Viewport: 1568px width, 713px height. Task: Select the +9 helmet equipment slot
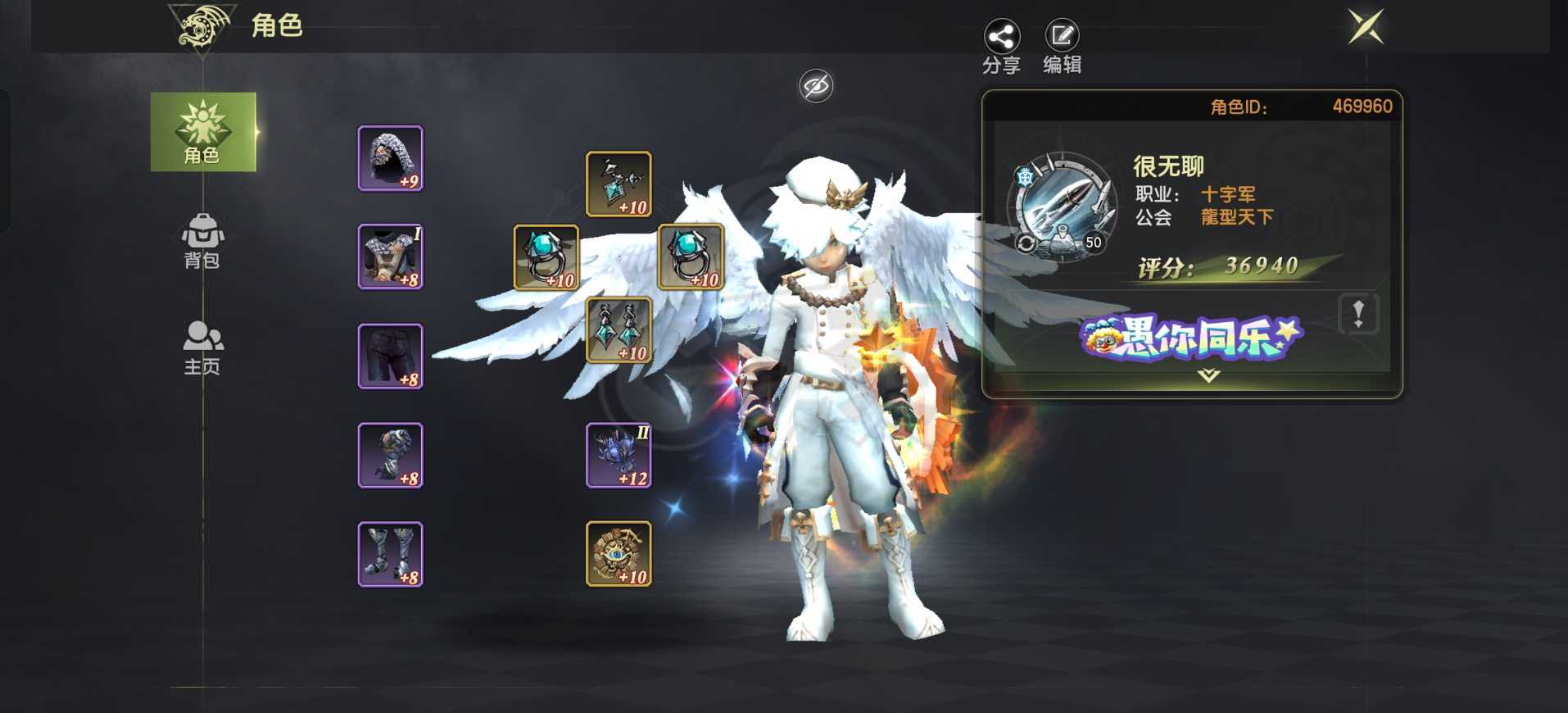tap(391, 158)
